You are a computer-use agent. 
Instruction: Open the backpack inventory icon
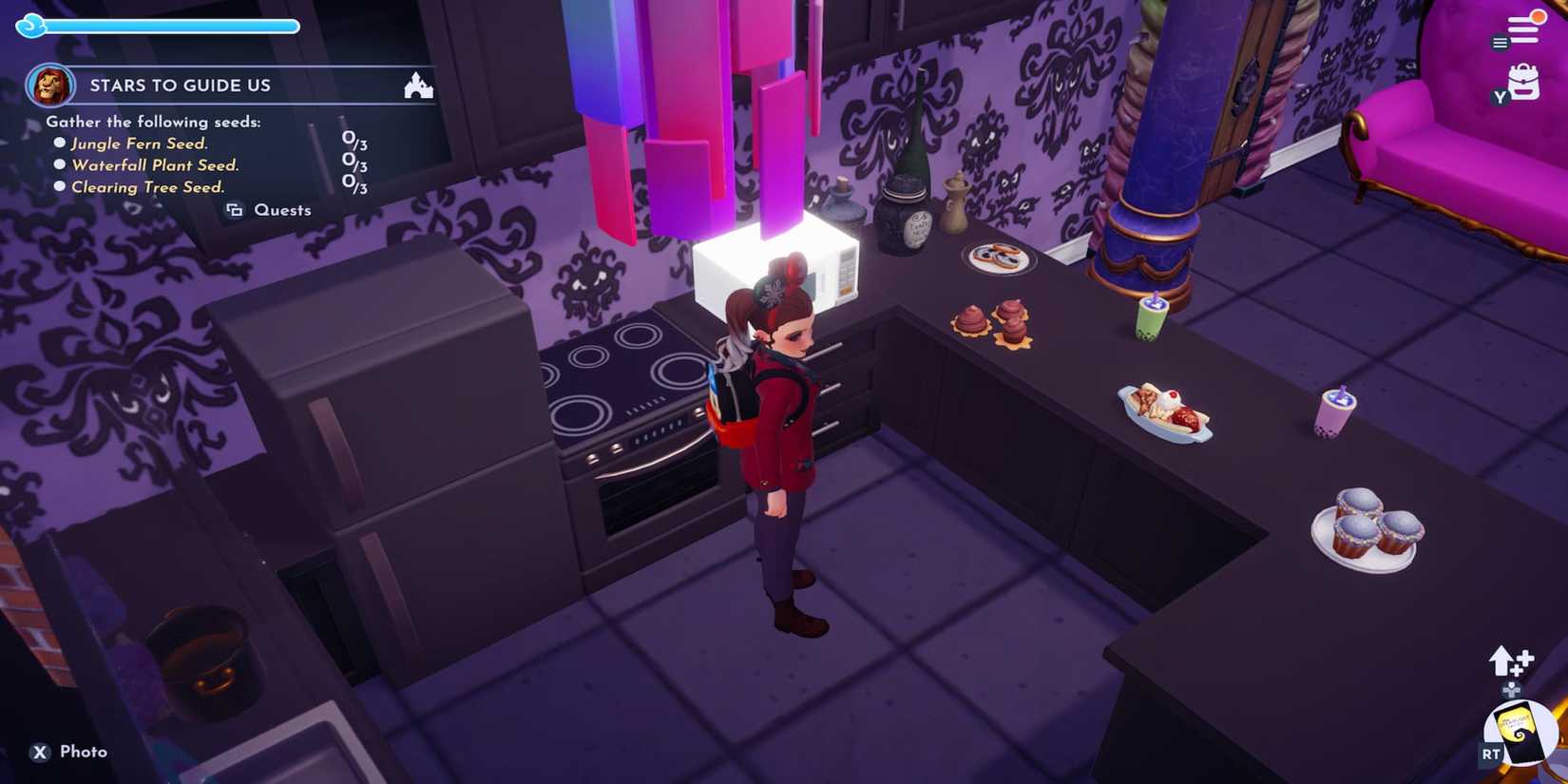coord(1525,84)
